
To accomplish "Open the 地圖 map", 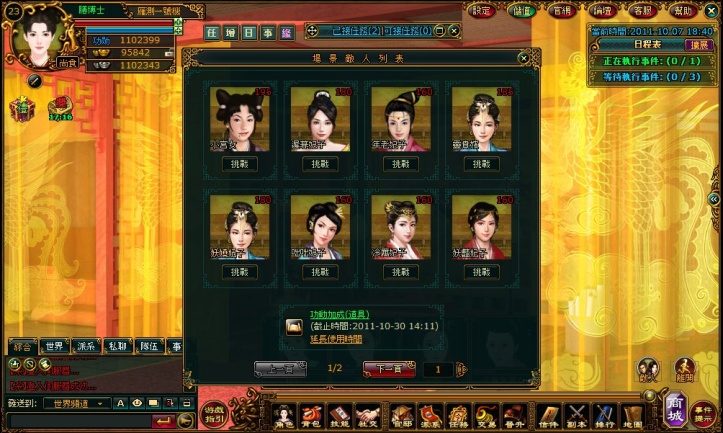I will pos(632,415).
